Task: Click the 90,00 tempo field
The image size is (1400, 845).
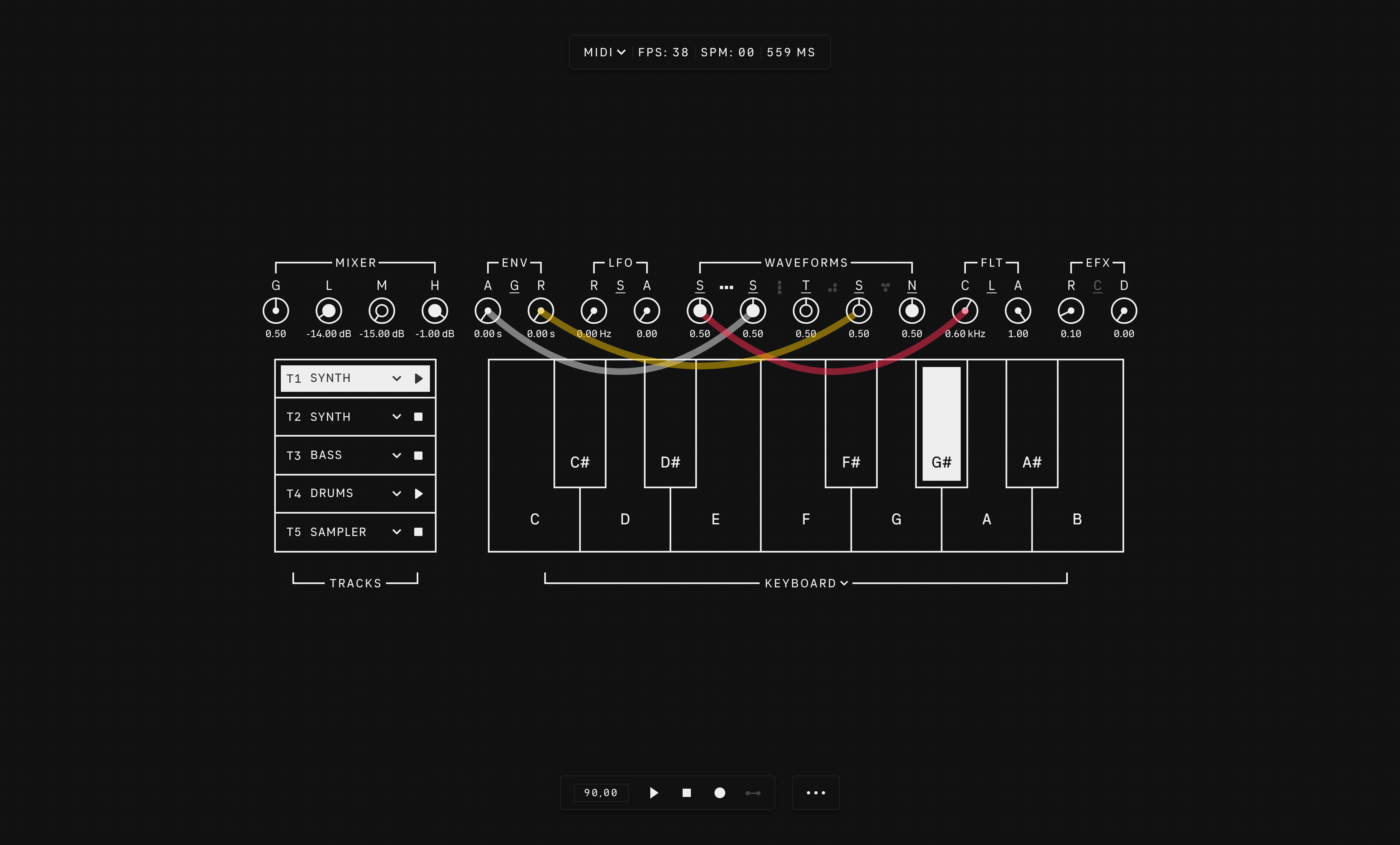Action: click(x=601, y=793)
